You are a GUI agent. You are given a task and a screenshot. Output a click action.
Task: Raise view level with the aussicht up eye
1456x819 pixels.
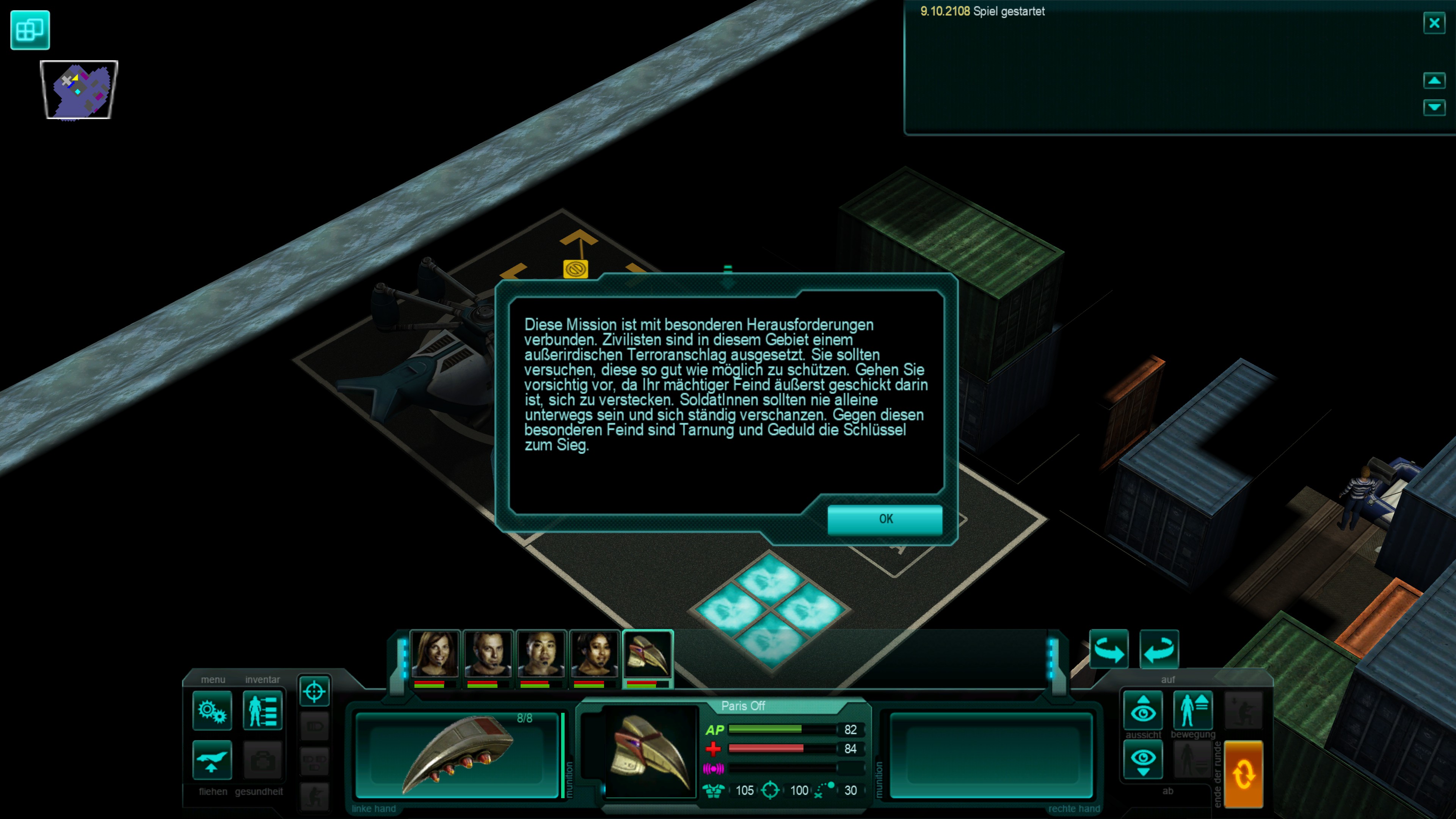pos(1143,710)
